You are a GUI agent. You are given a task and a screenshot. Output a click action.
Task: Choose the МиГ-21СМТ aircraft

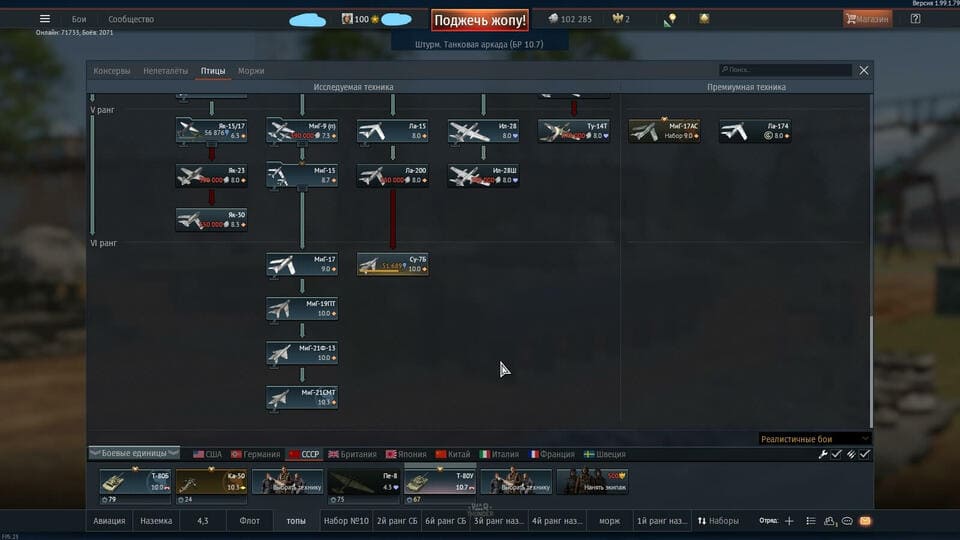(x=302, y=398)
